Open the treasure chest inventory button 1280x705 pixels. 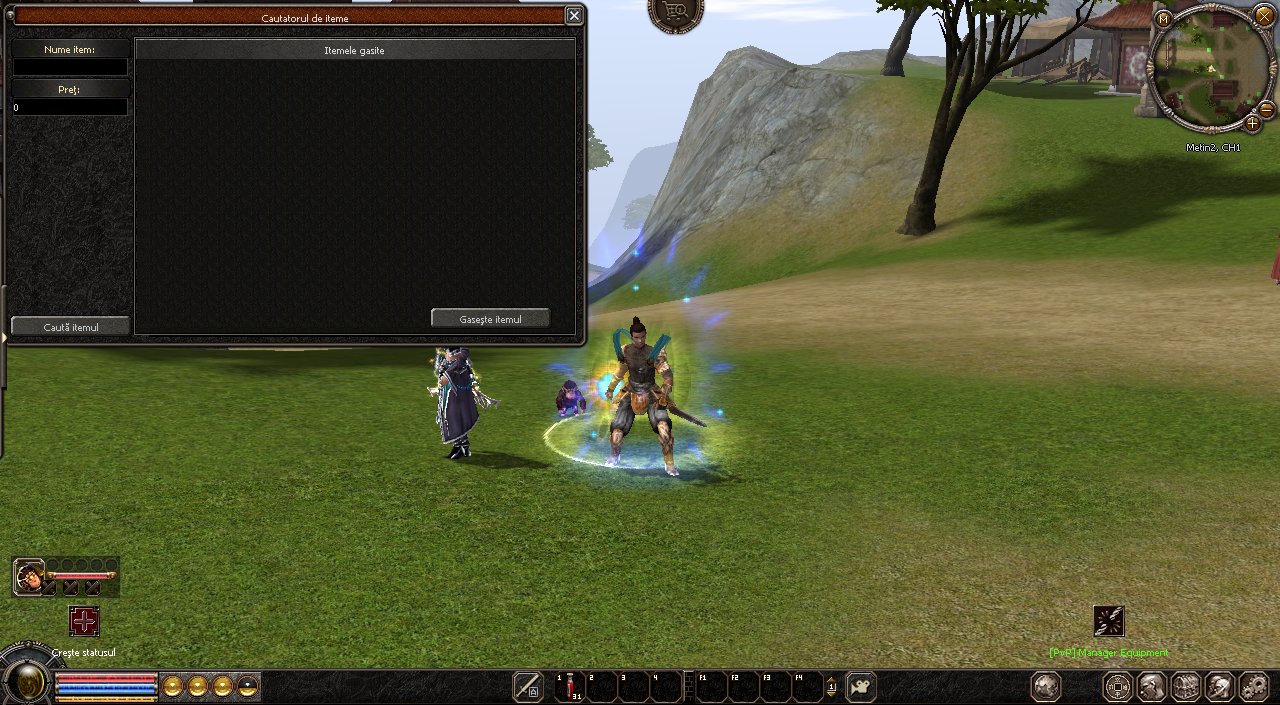tap(1186, 686)
